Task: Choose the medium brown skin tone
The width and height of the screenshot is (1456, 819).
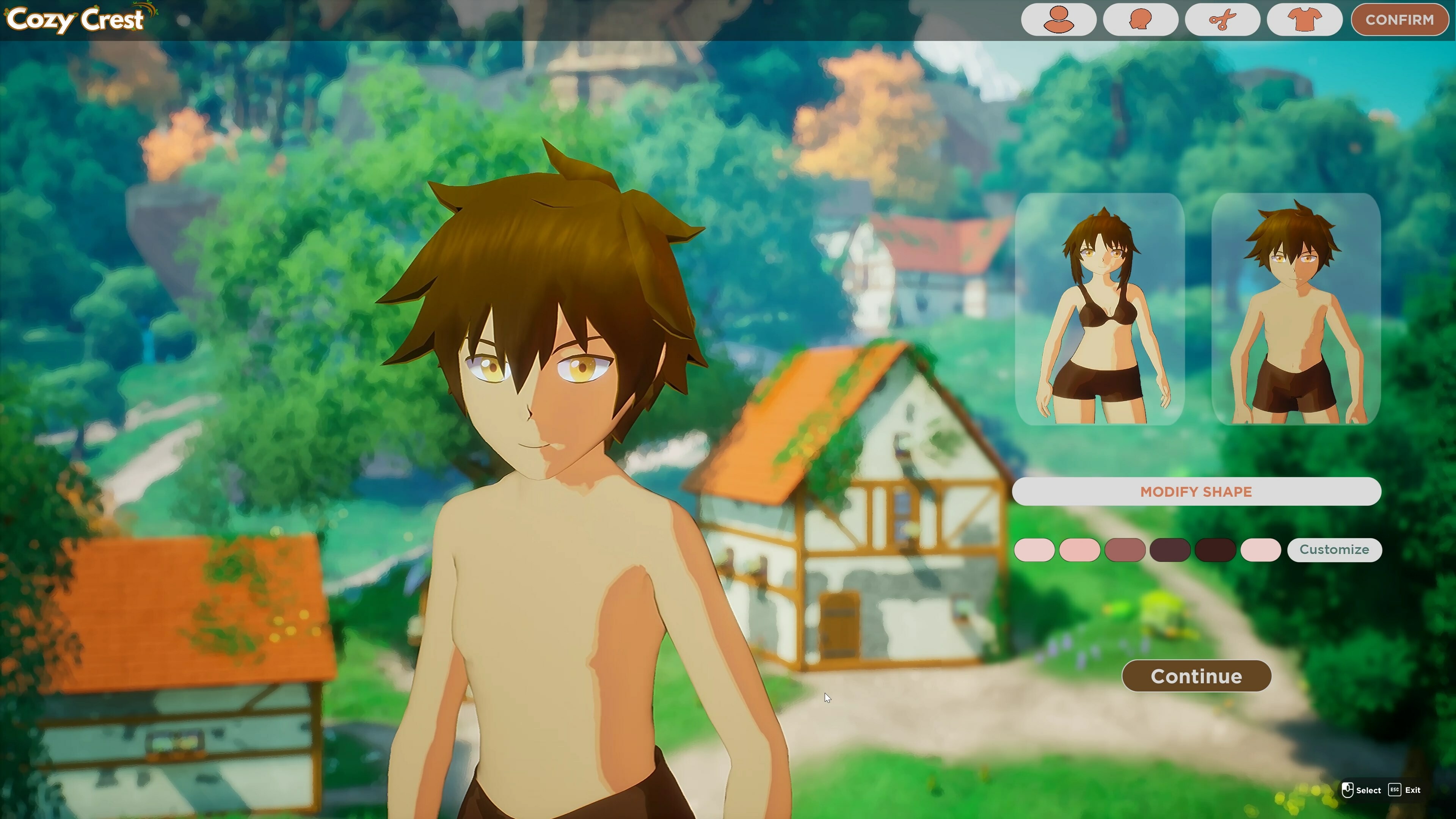Action: click(x=1126, y=550)
